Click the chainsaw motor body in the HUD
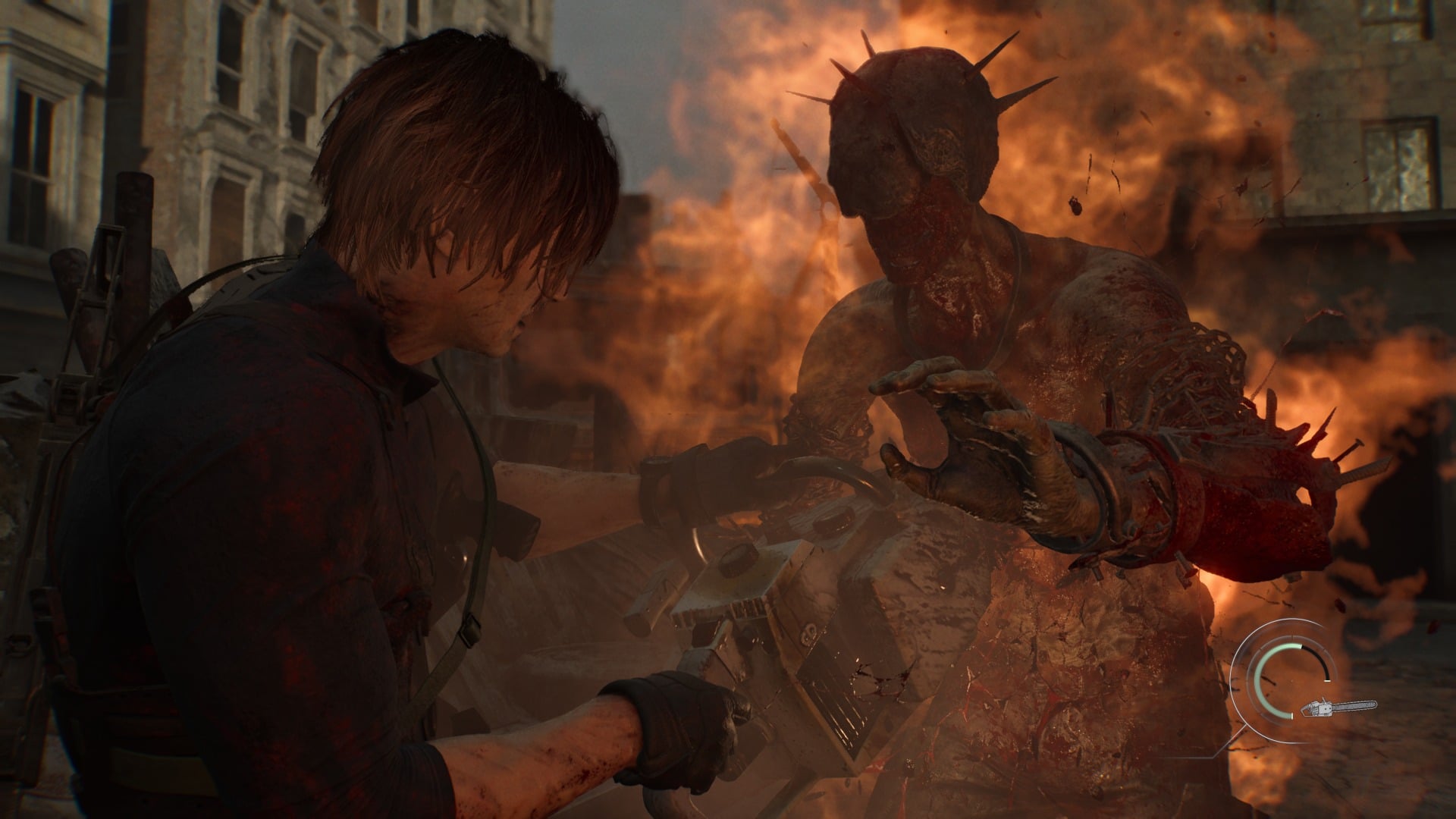This screenshot has height=819, width=1456. point(1324,709)
